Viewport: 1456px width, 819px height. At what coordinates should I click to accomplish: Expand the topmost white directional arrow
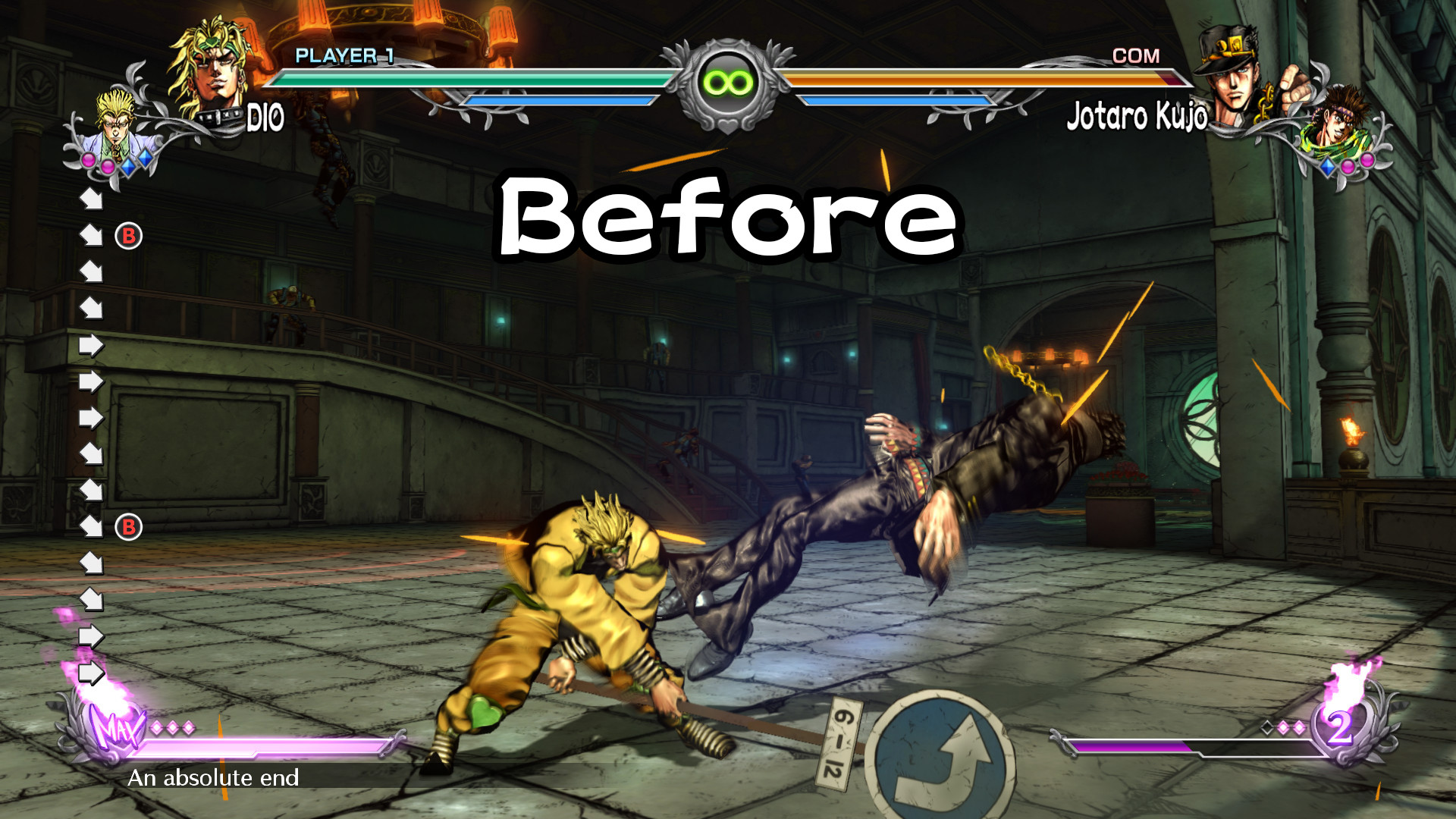pos(91,199)
